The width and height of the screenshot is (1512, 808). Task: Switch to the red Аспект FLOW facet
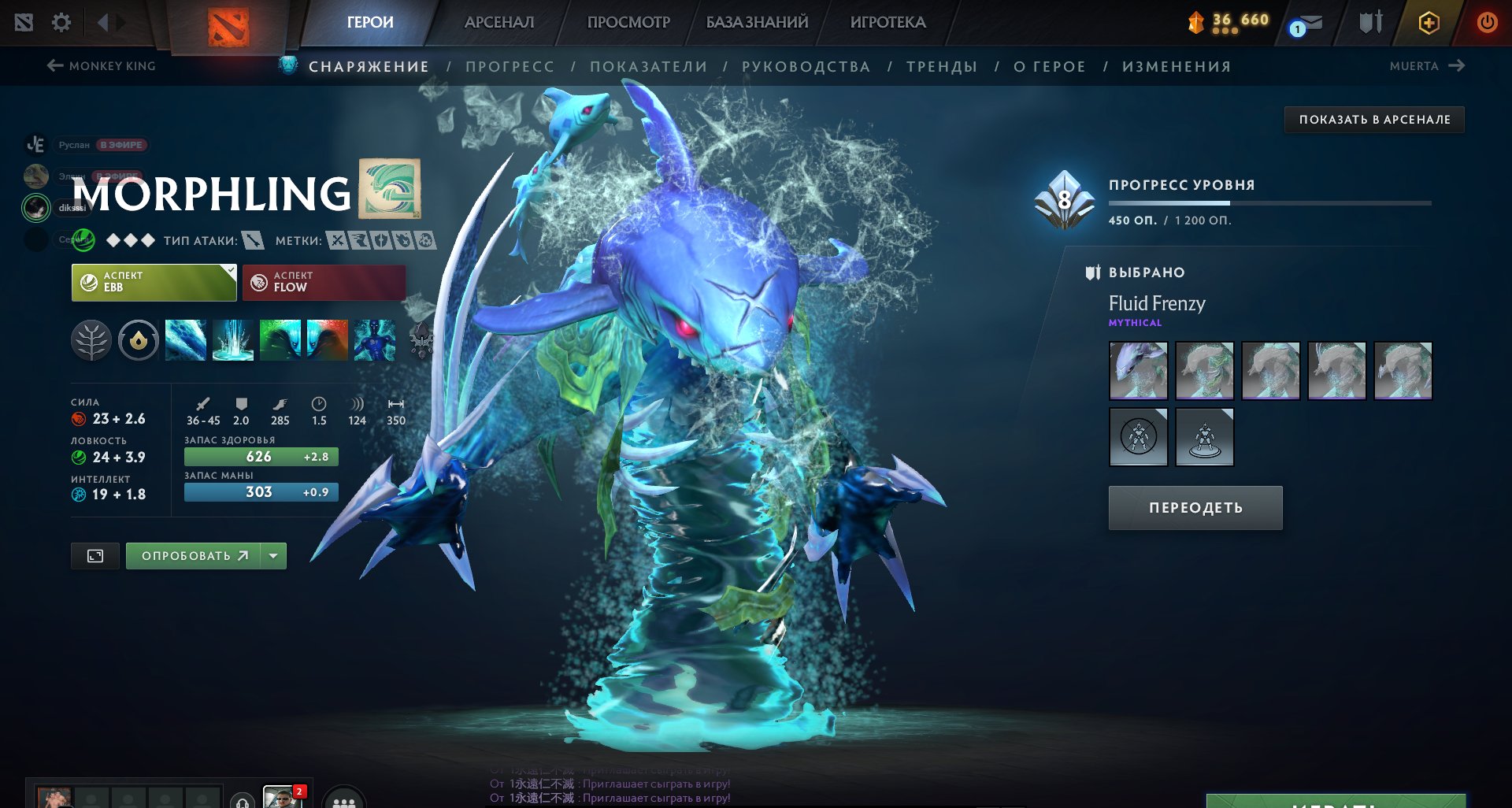click(323, 282)
